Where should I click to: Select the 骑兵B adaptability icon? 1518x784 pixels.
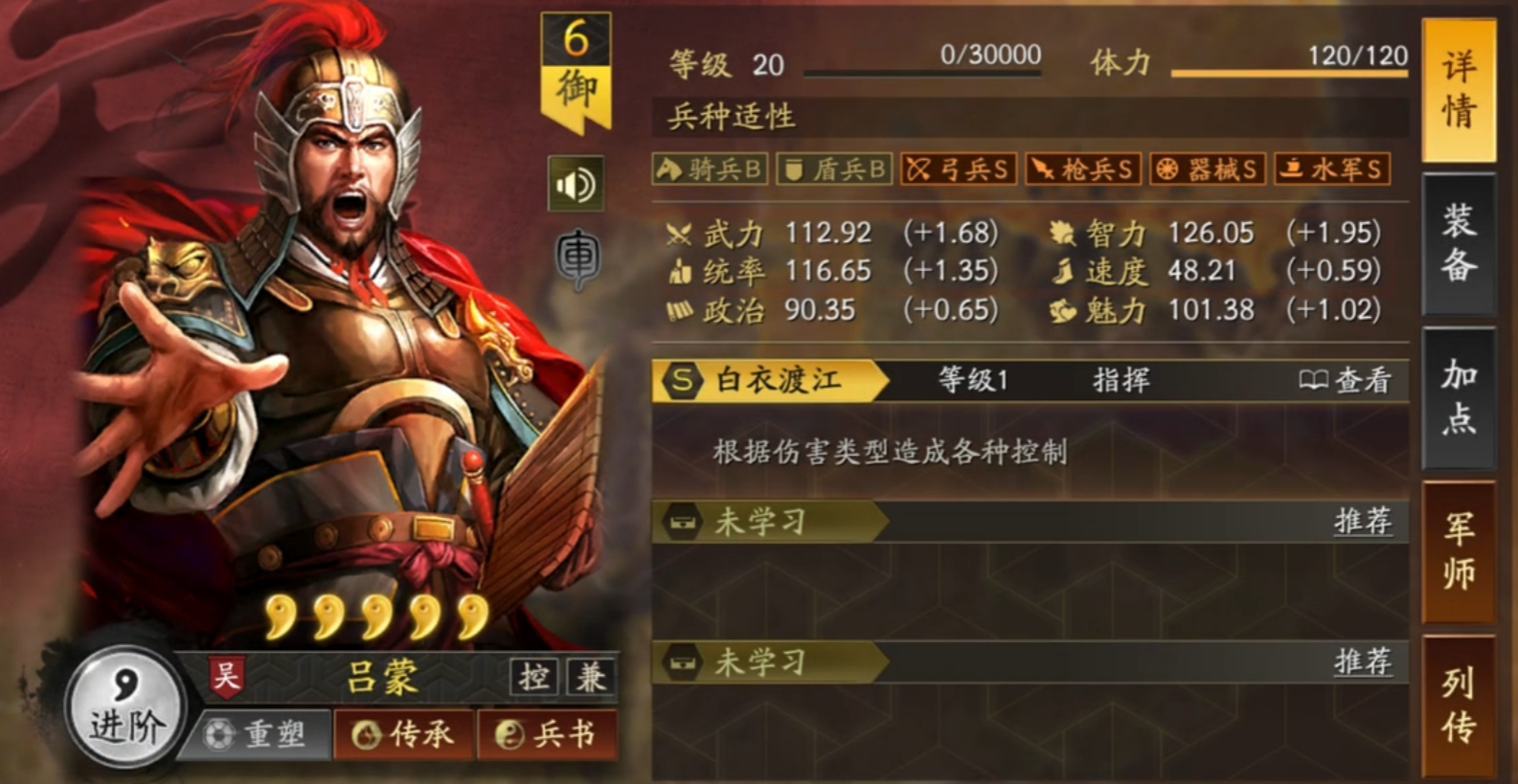coord(710,168)
